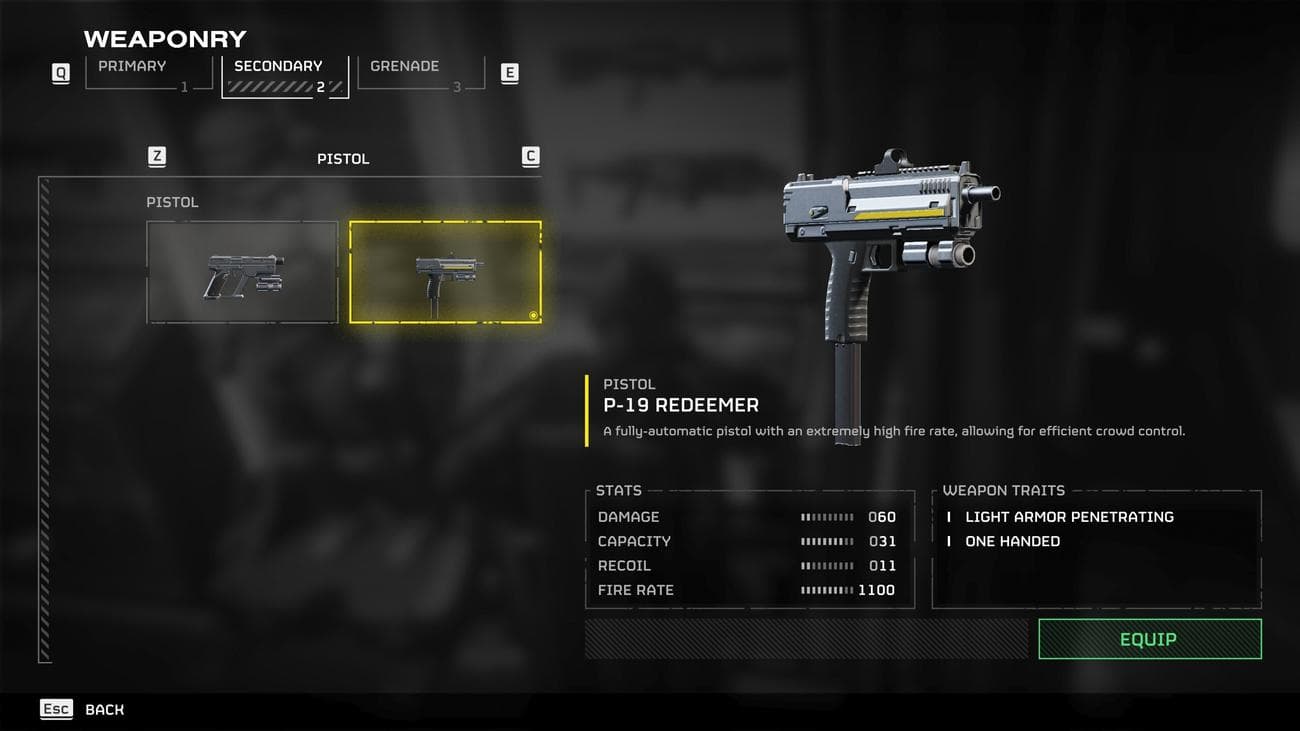The height and width of the screenshot is (731, 1300).
Task: Select the Secondary weapons tab
Action: click(x=284, y=74)
